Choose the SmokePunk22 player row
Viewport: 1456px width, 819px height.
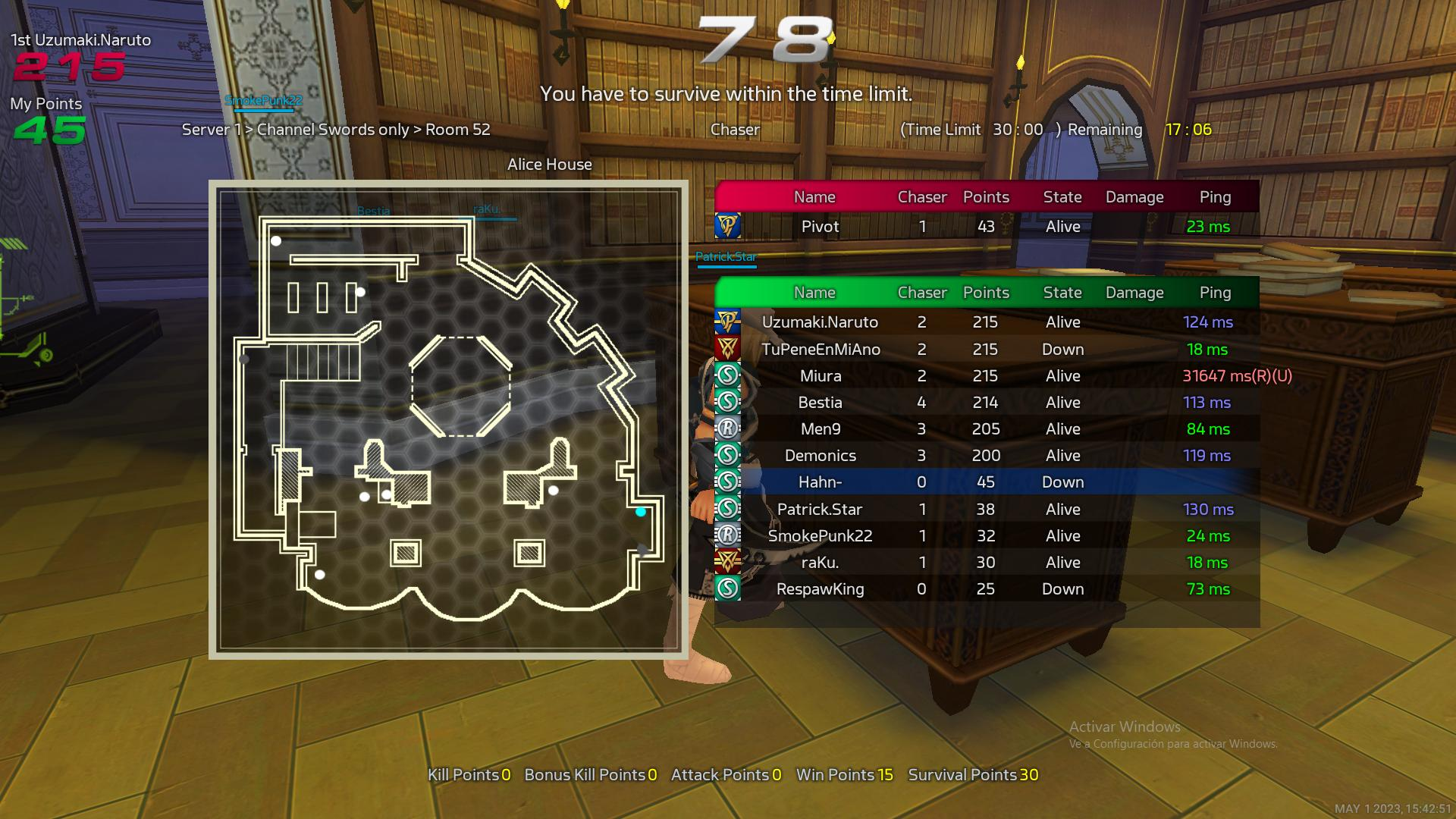986,535
